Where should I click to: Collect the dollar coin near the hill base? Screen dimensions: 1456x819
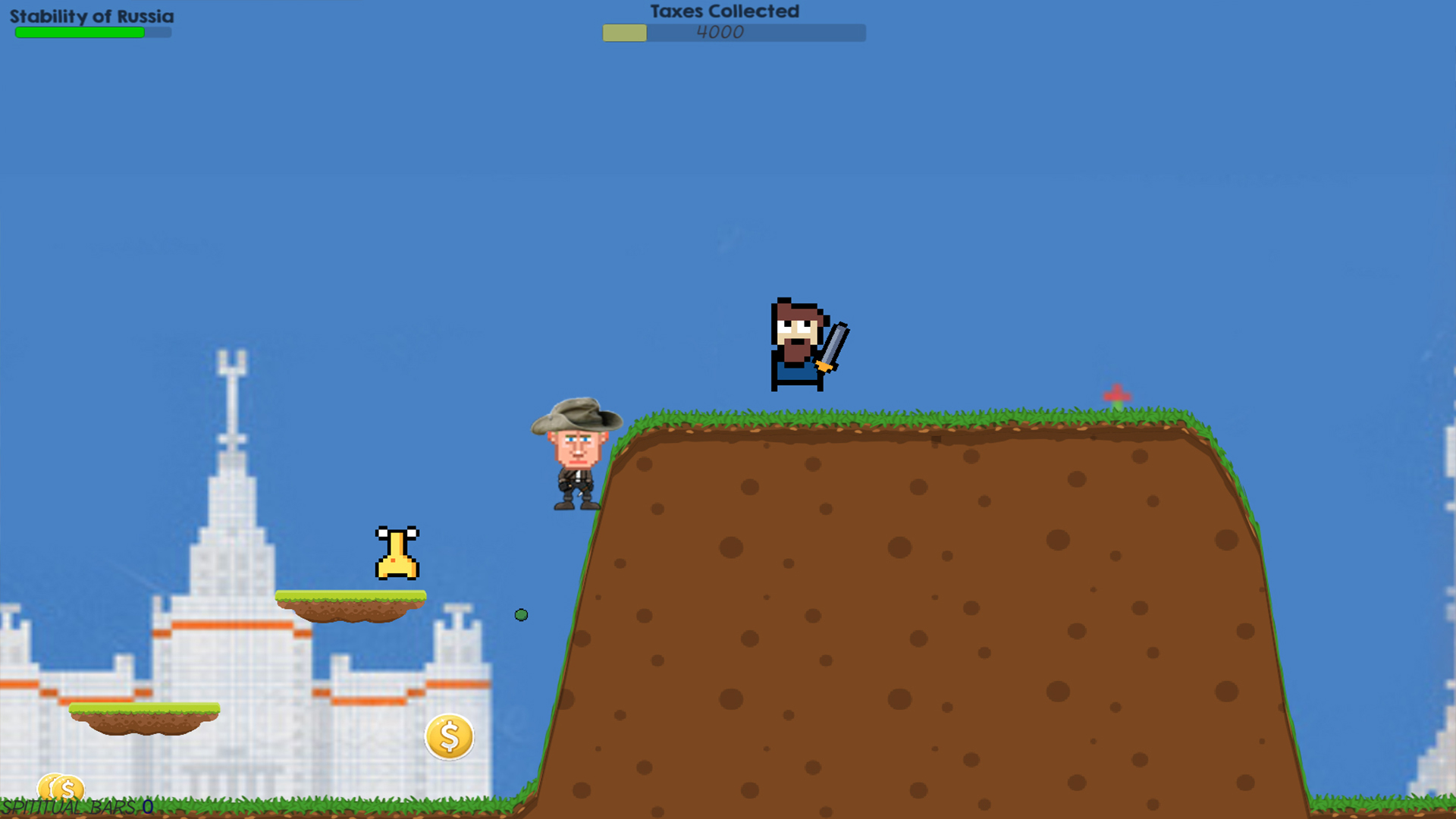(448, 736)
